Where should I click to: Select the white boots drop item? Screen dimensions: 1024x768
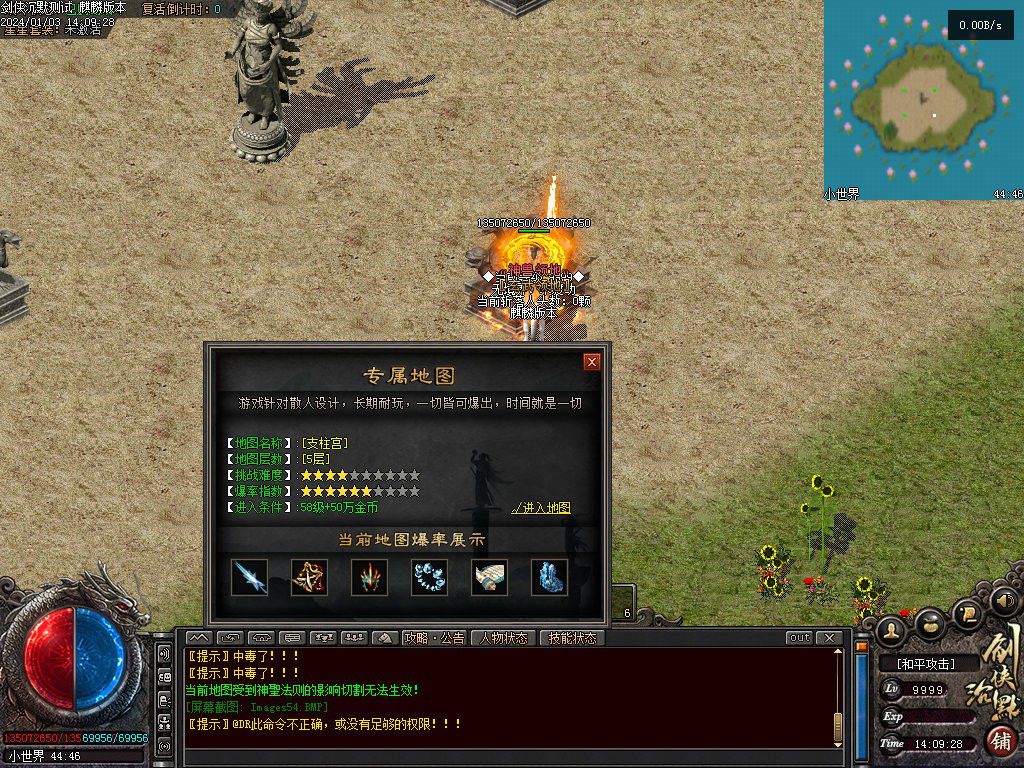coord(489,577)
